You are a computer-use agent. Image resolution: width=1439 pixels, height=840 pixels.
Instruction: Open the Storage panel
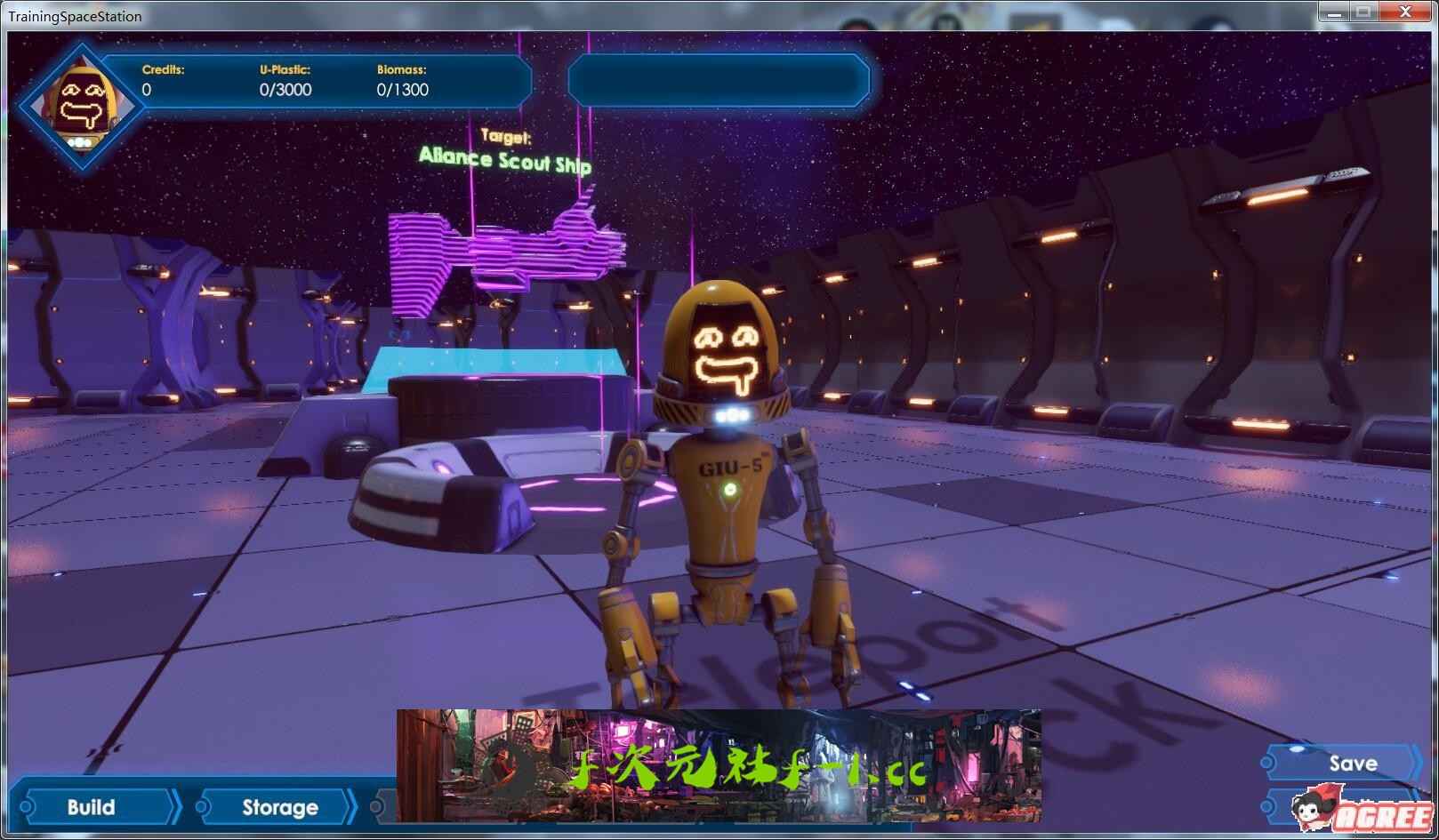(279, 807)
